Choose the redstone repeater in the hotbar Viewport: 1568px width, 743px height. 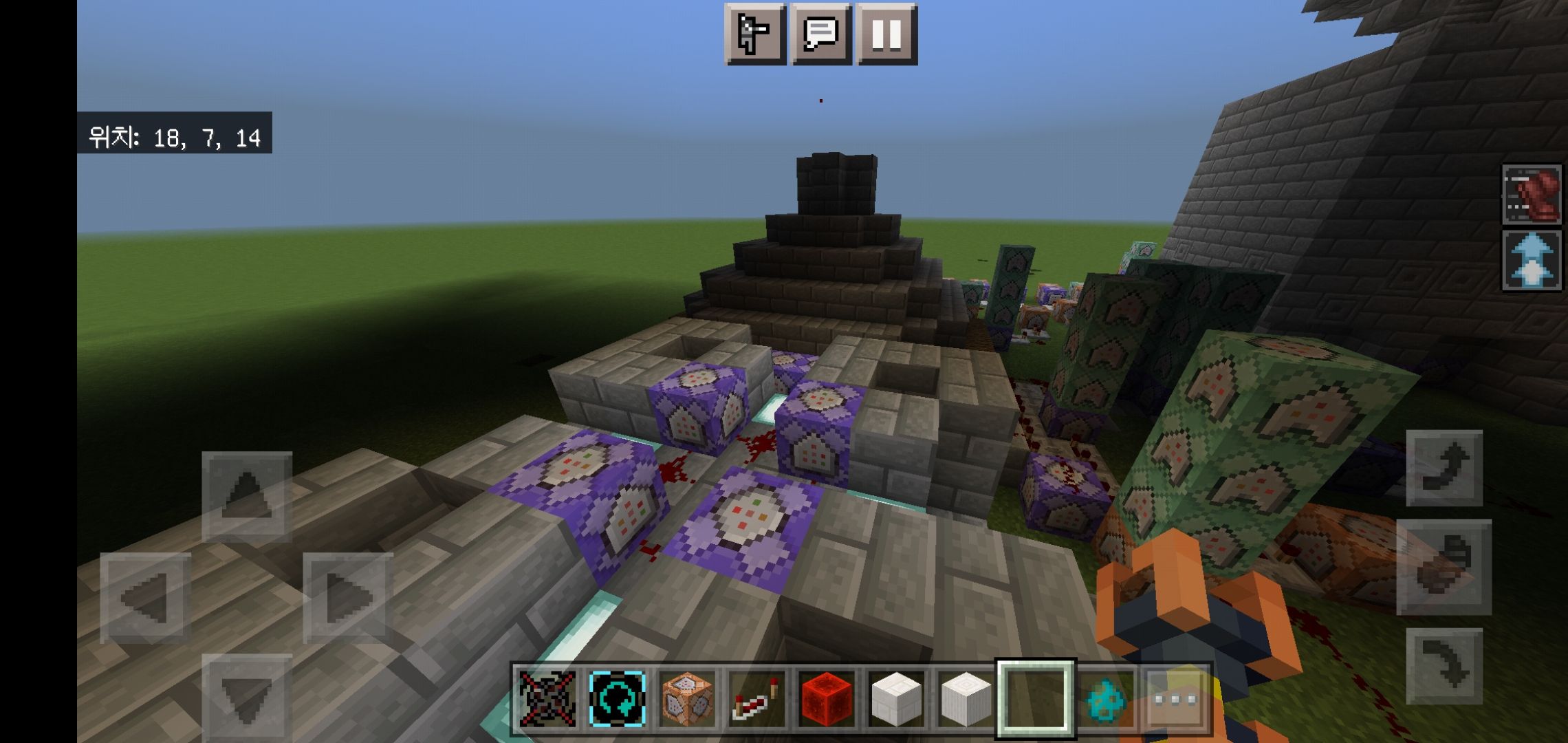756,699
